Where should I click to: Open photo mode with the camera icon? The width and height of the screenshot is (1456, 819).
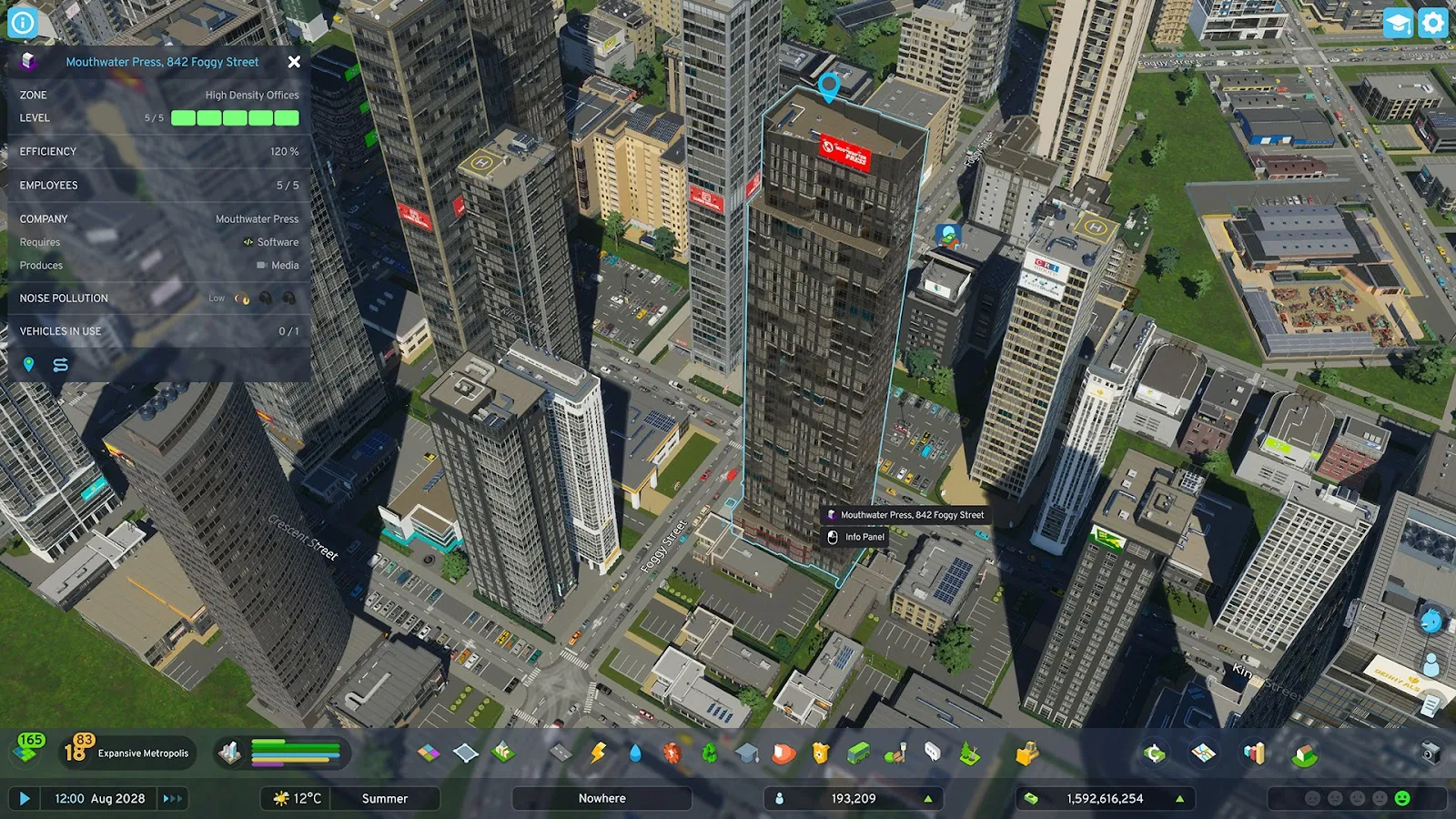(x=1431, y=753)
